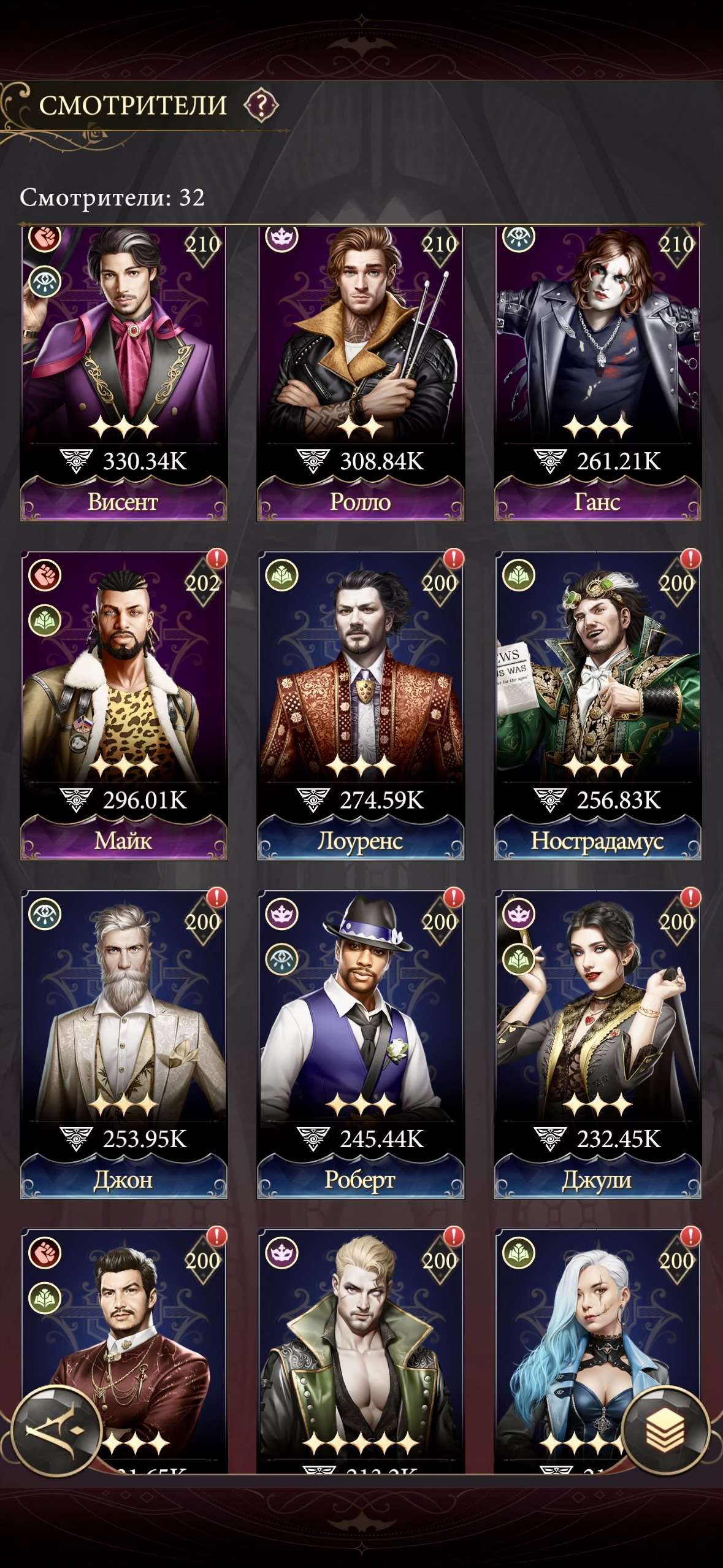
Task: Select the Висент character card
Action: pyautogui.click(x=124, y=368)
